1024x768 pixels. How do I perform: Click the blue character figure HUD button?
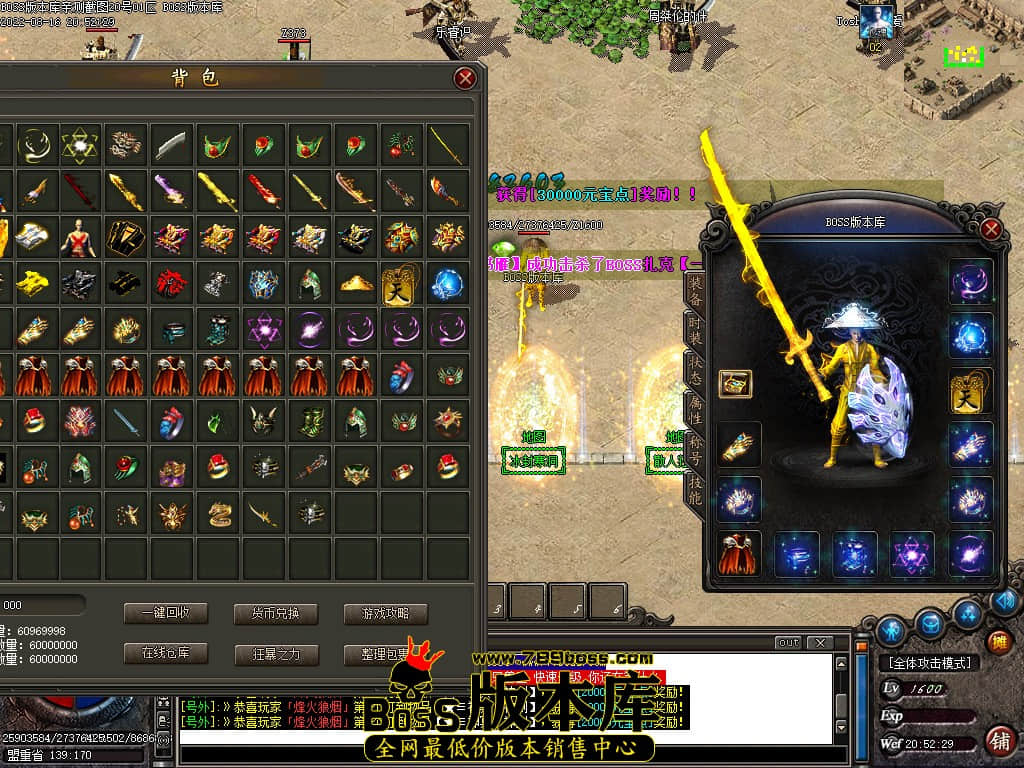click(x=892, y=630)
